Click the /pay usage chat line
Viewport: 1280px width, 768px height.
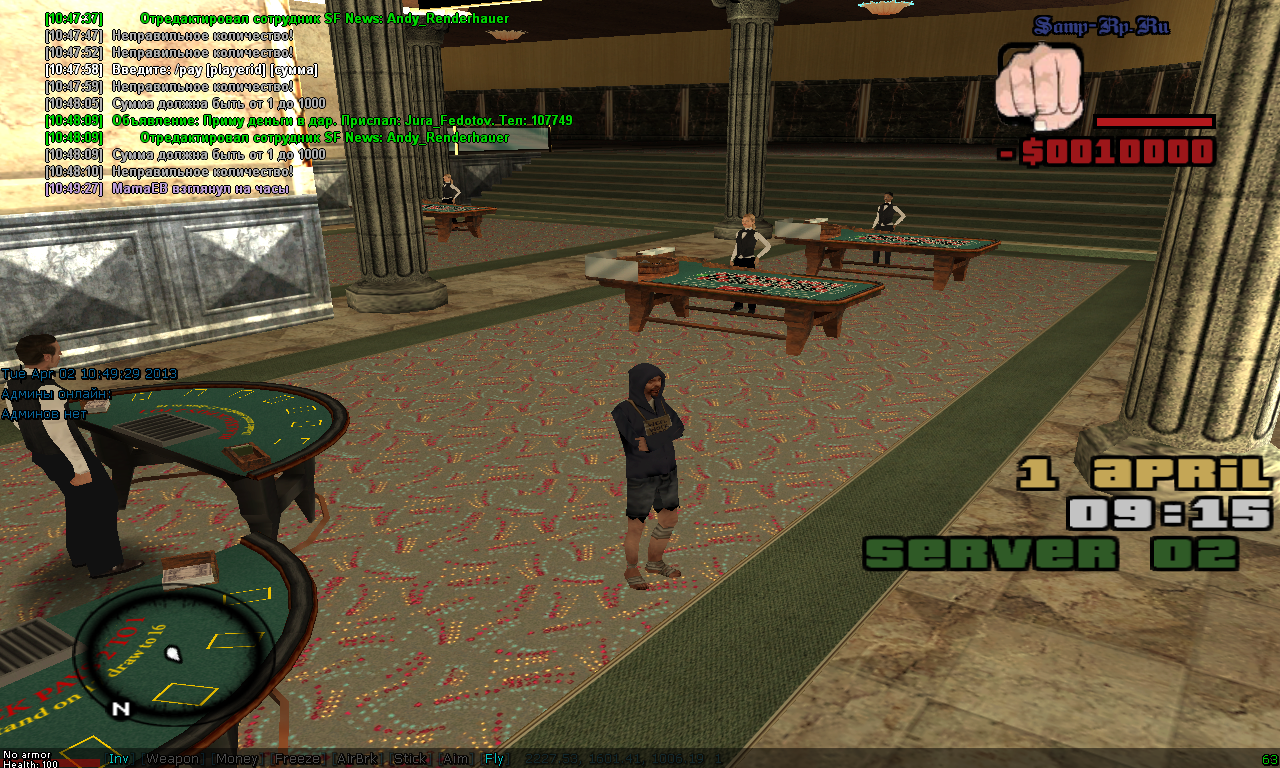coord(214,70)
